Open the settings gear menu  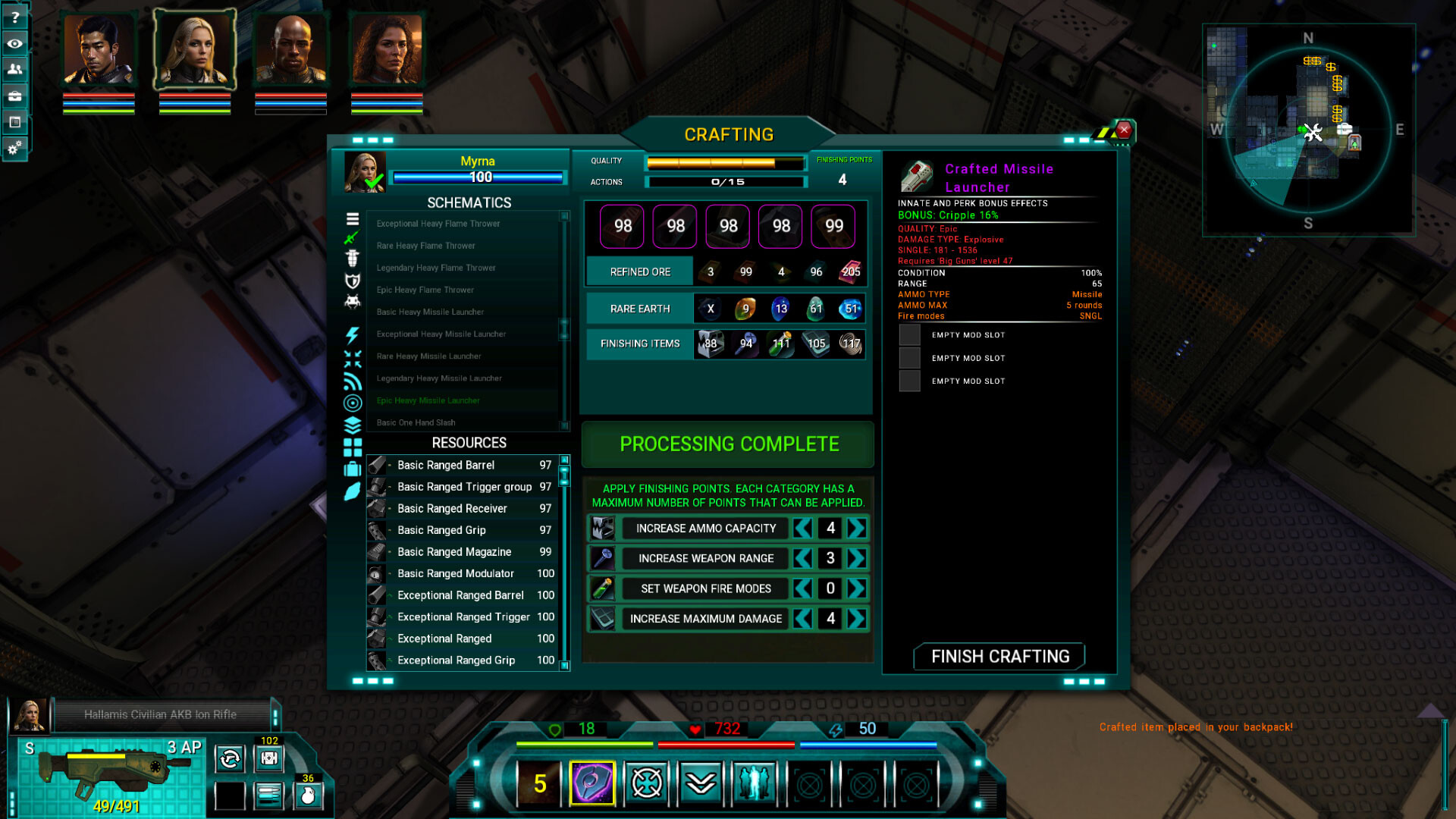(x=14, y=148)
